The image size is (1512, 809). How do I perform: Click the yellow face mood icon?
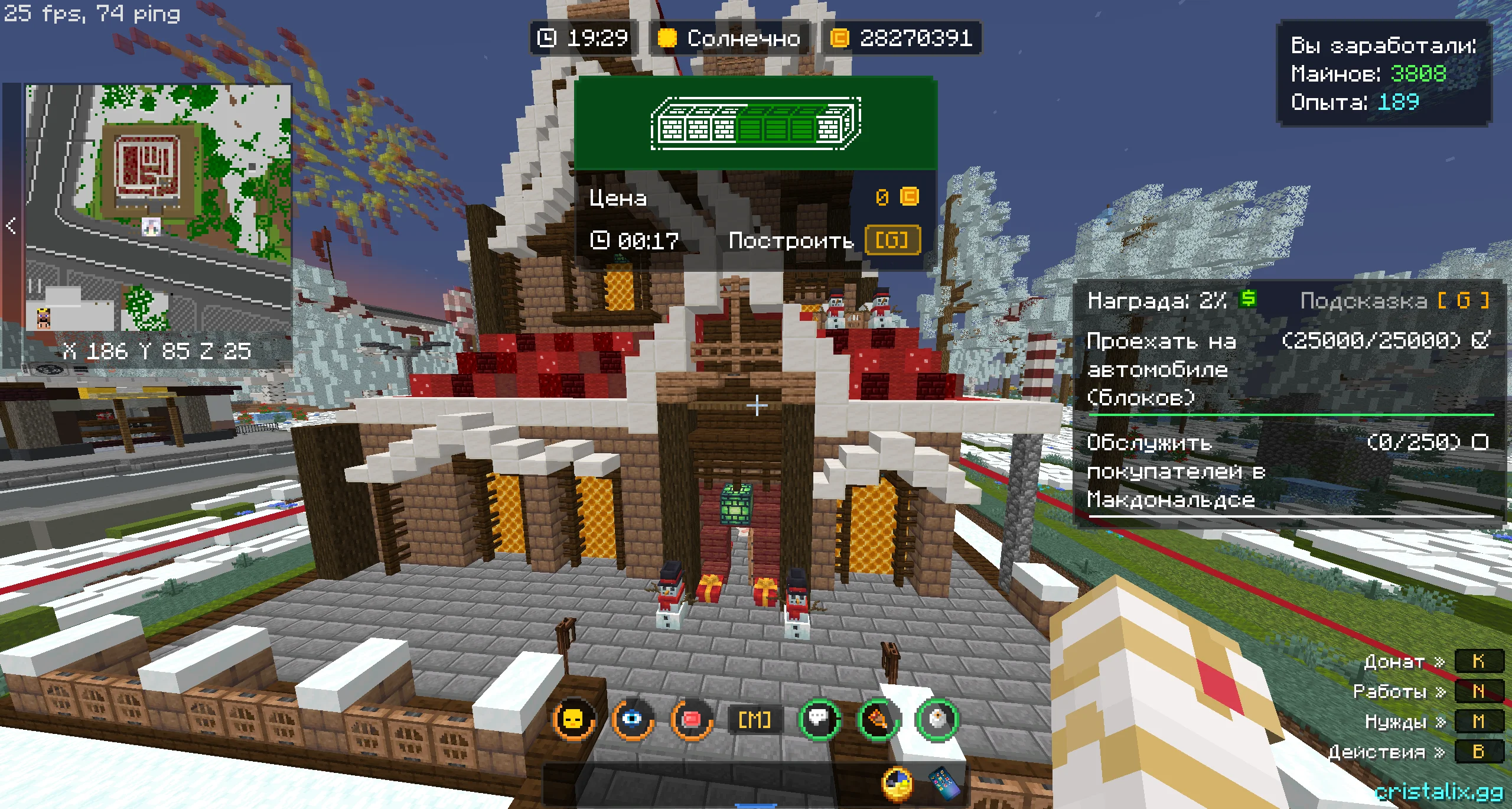click(x=573, y=719)
